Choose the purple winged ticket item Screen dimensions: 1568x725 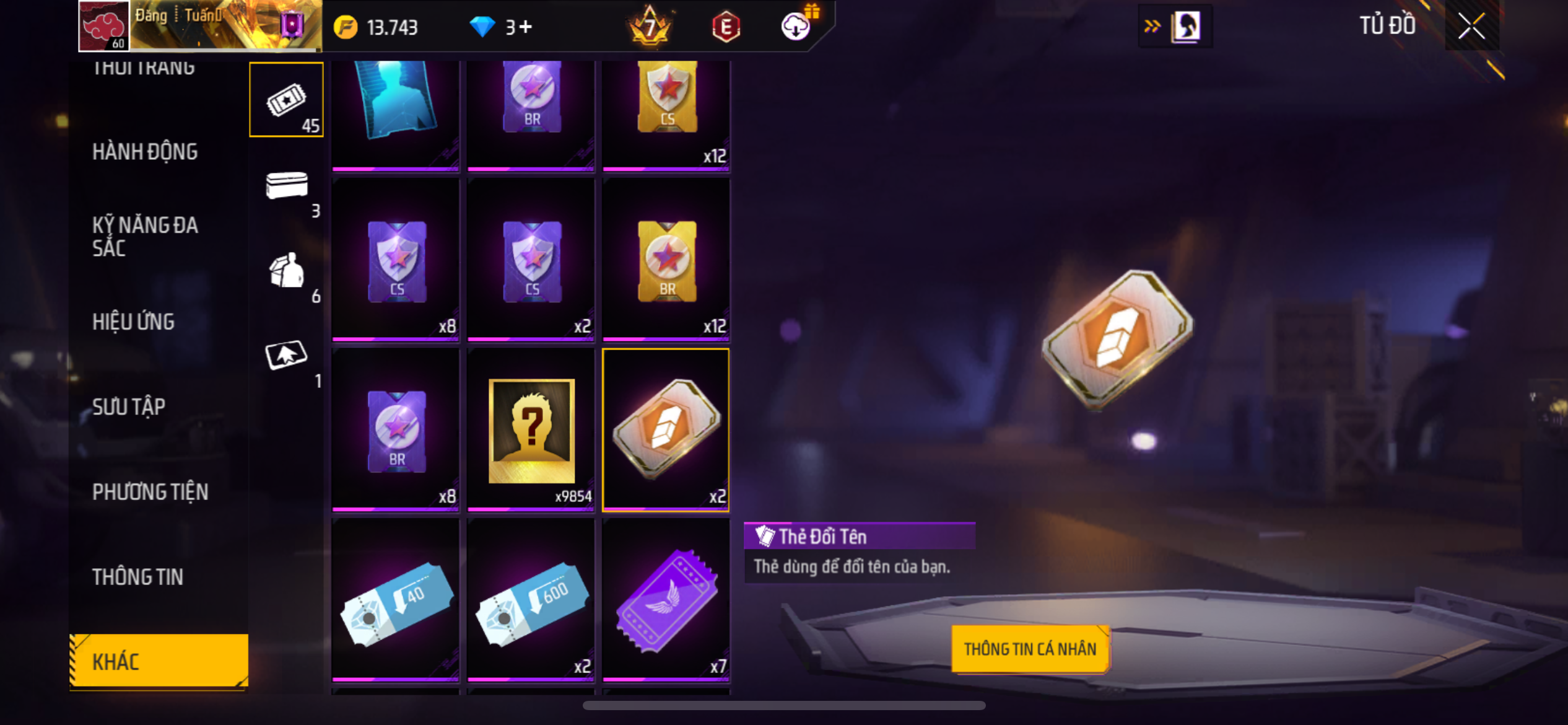pos(666,600)
